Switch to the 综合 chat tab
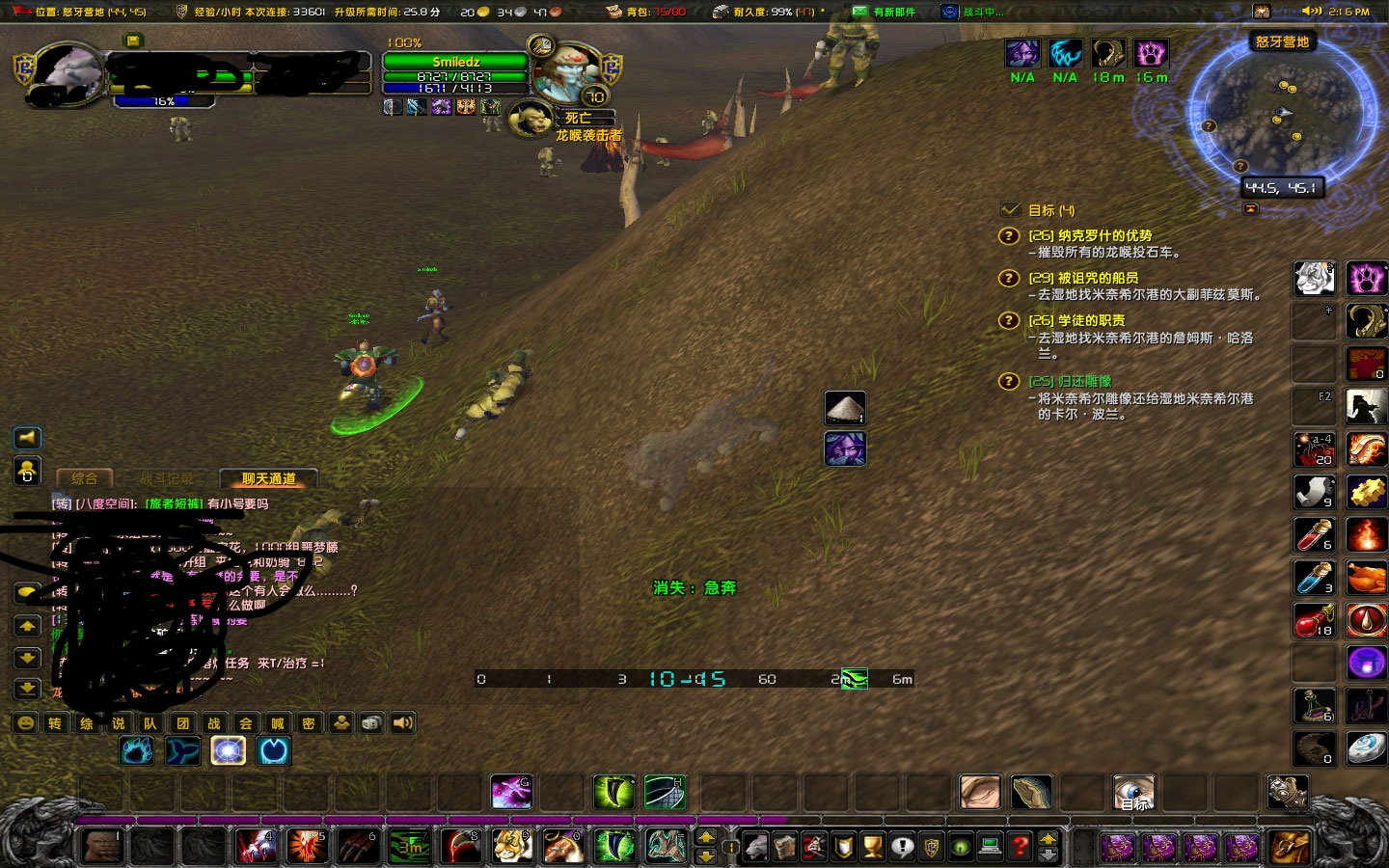1389x868 pixels. coord(85,478)
